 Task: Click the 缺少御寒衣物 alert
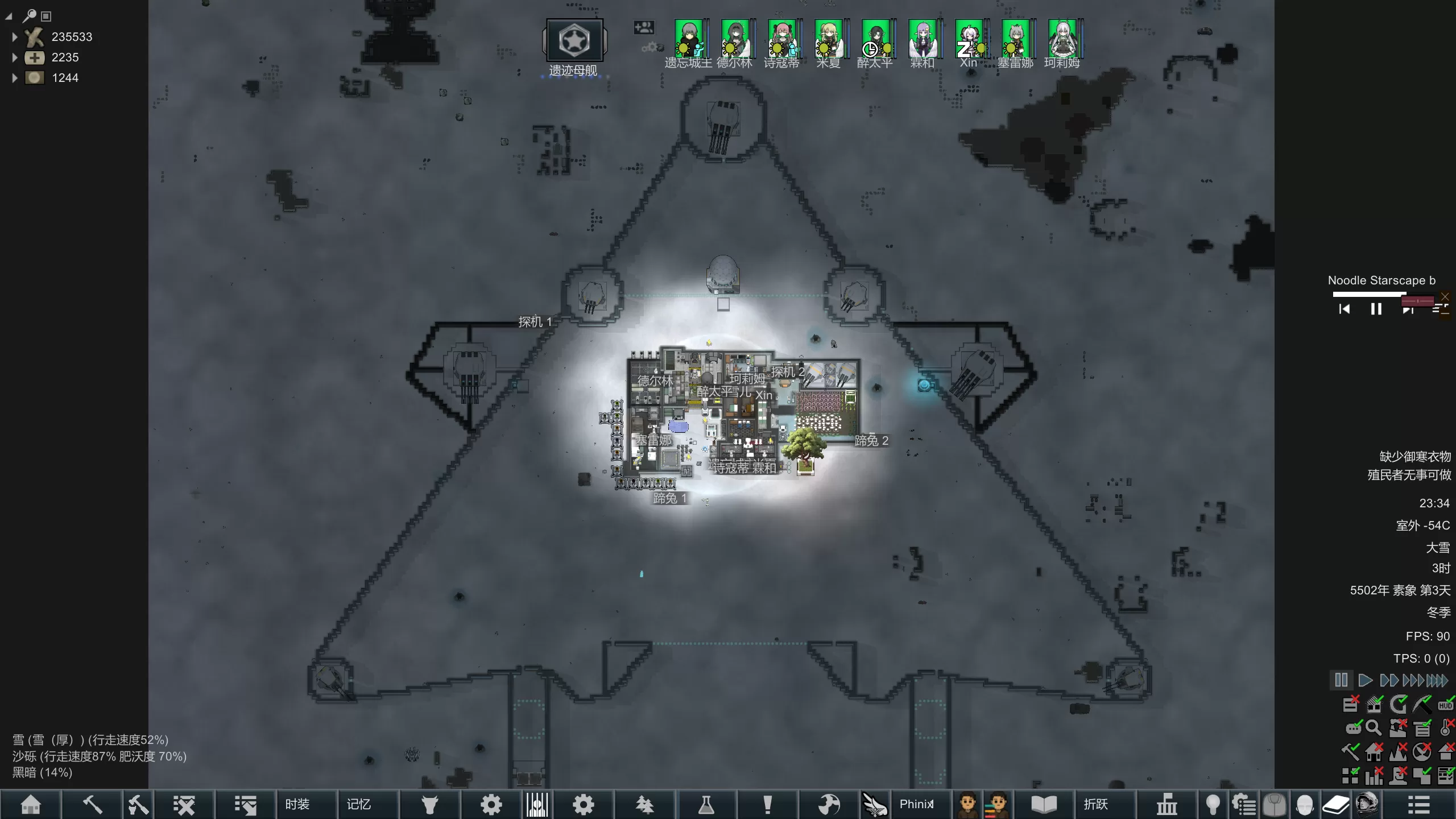point(1415,457)
